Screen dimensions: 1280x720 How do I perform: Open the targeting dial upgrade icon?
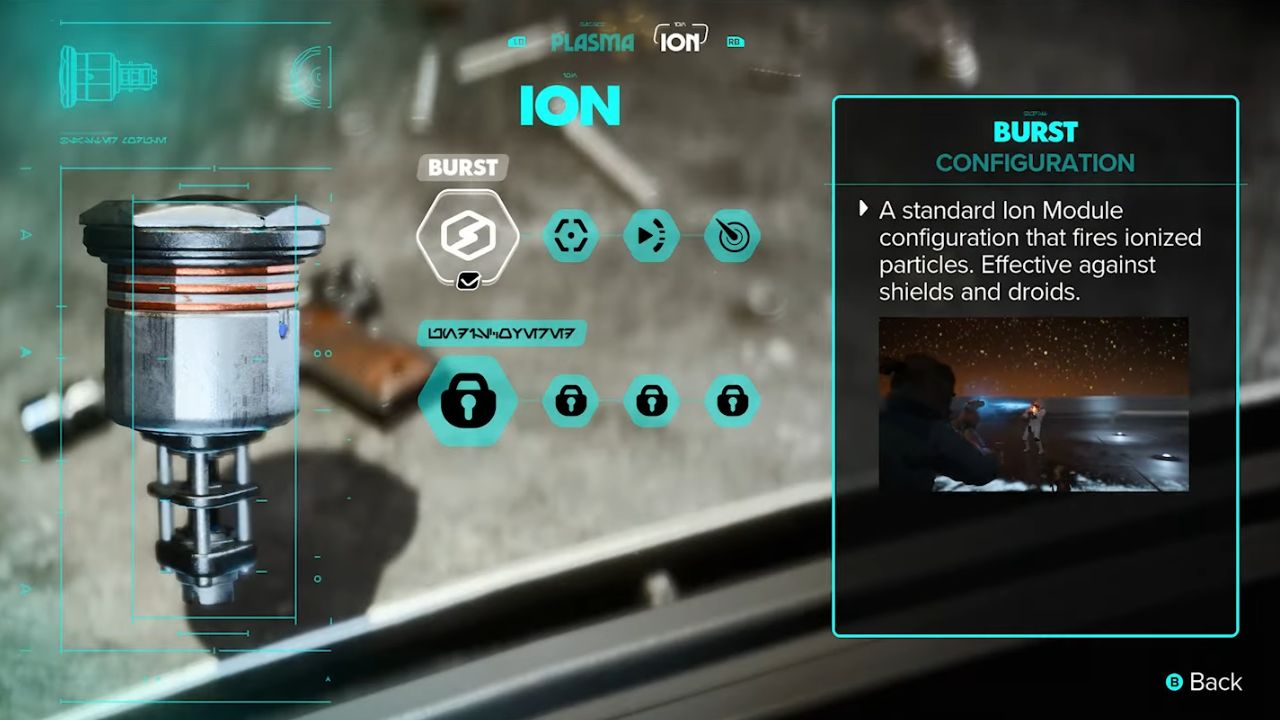[732, 236]
